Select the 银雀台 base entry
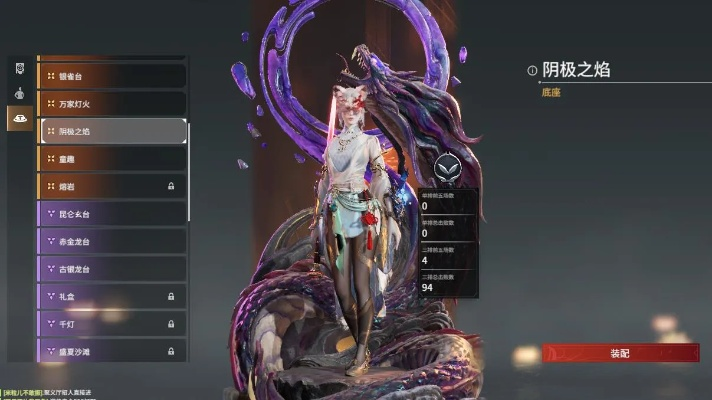This screenshot has width=712, height=400. 112,75
